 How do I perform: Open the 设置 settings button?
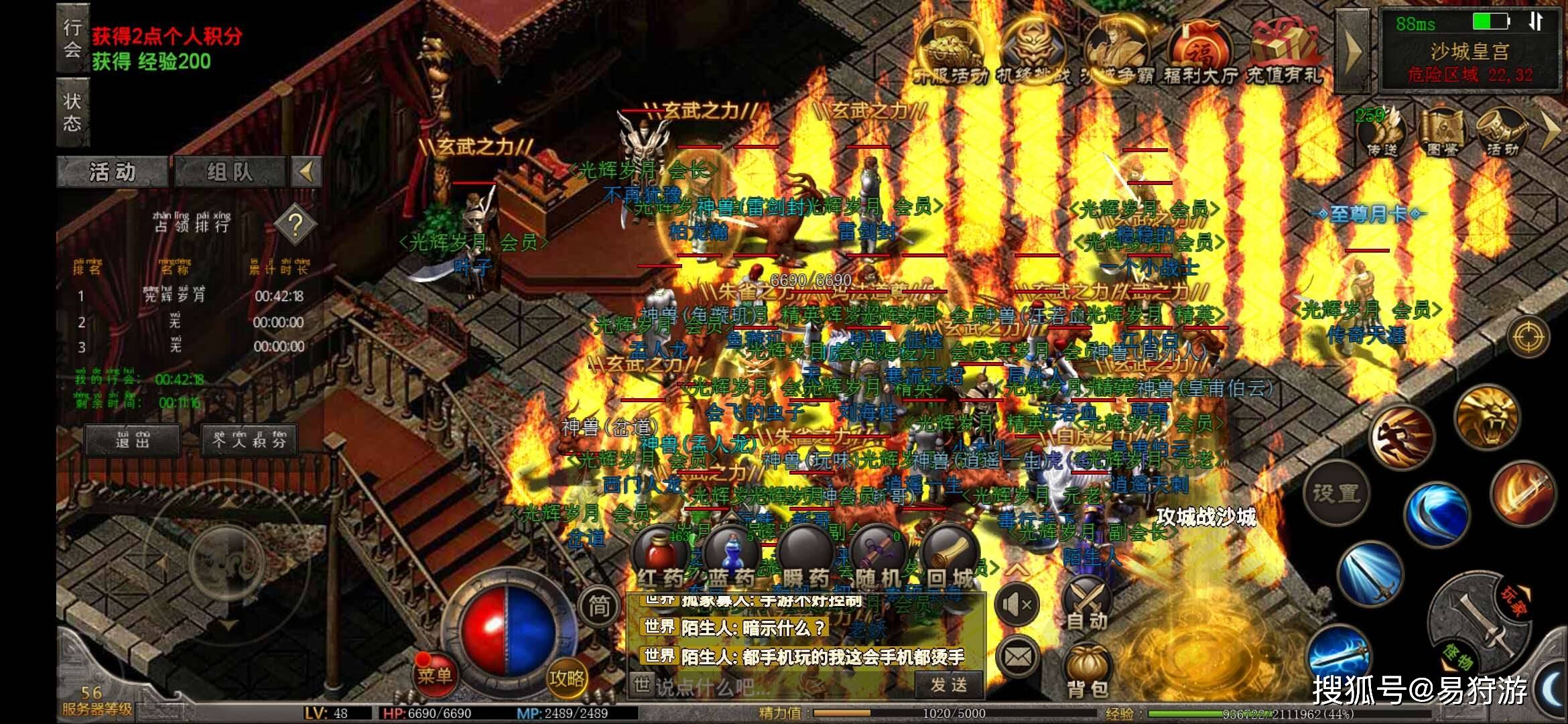(x=1335, y=493)
